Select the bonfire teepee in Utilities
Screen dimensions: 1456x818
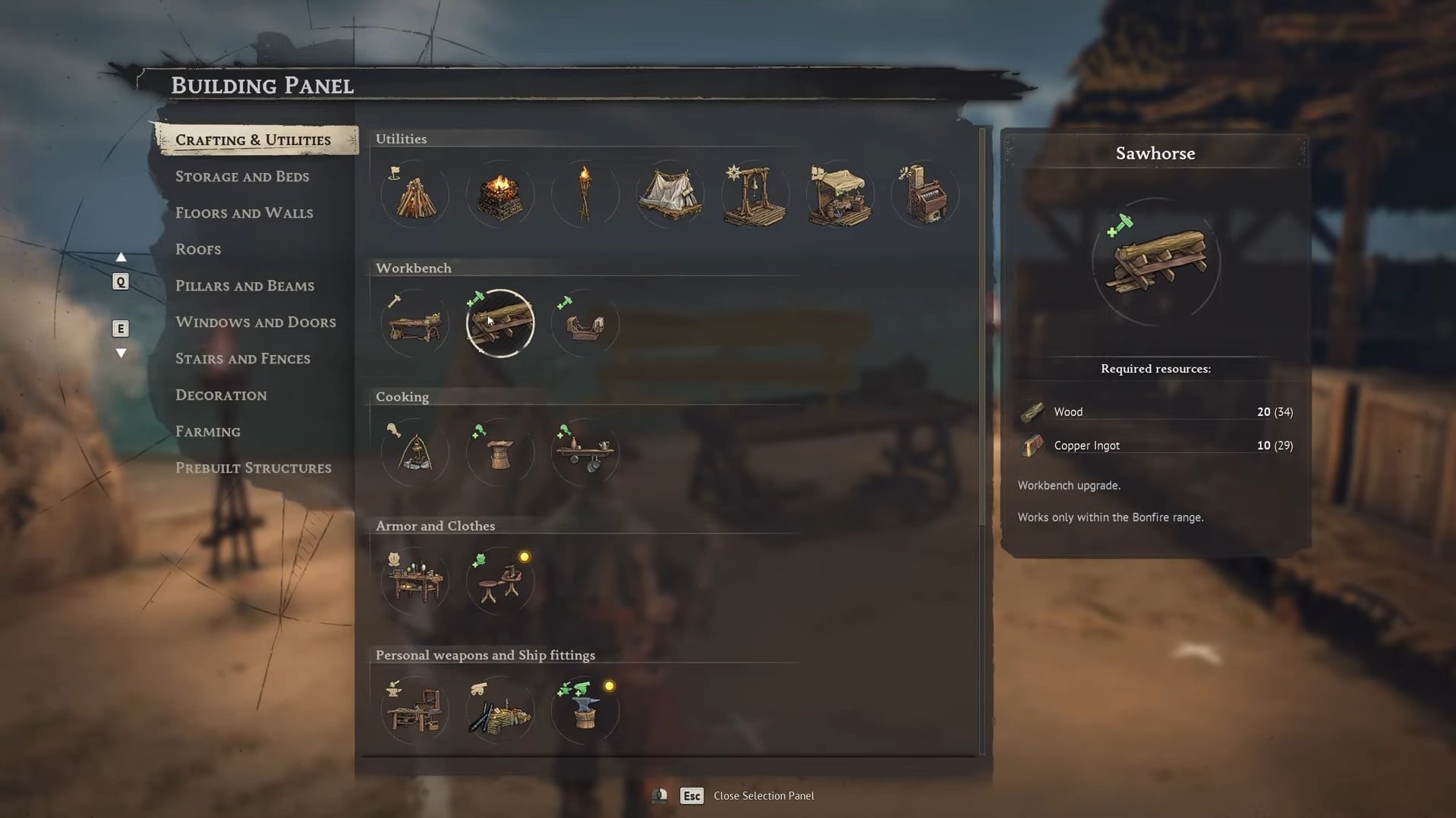(x=414, y=195)
